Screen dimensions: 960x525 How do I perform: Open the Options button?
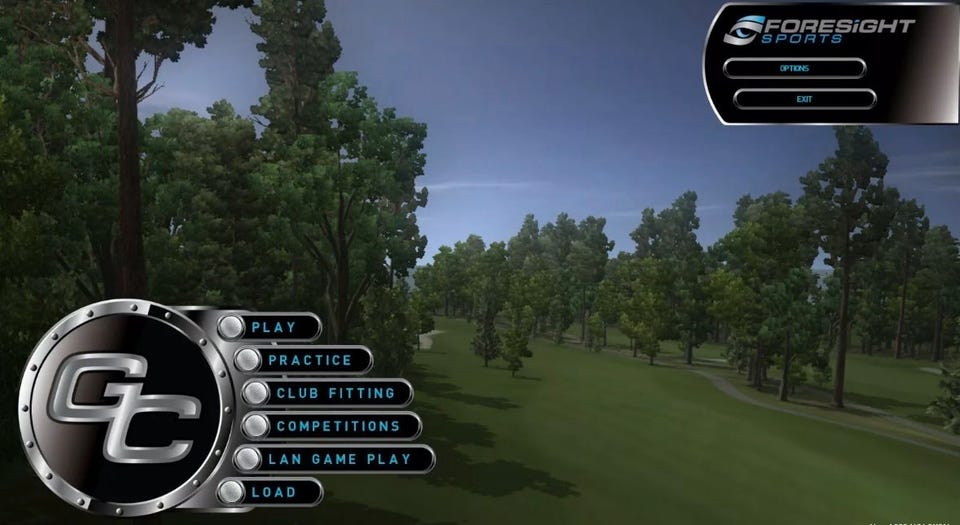pos(794,68)
